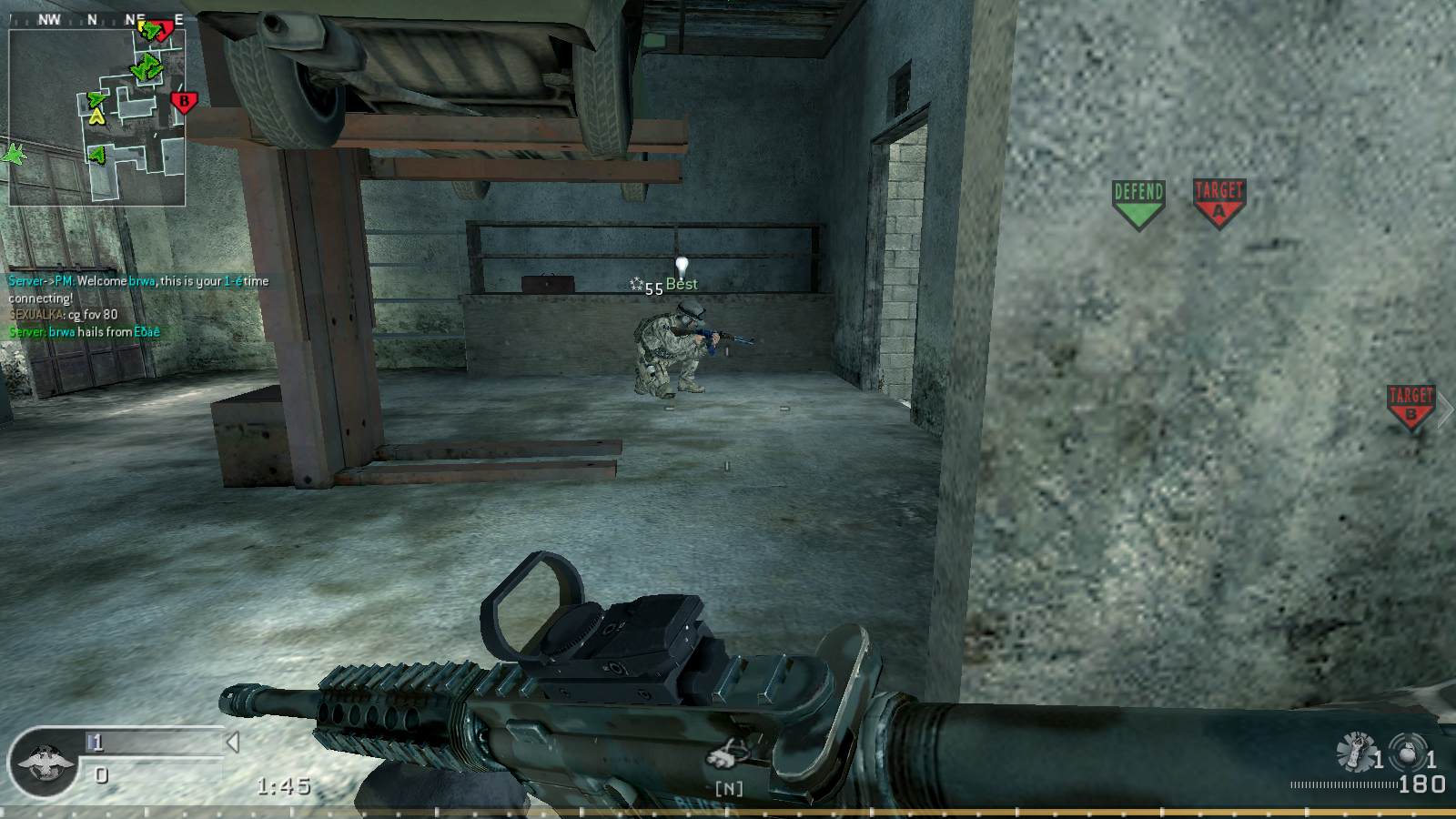This screenshot has width=1456, height=819.
Task: Click the yellow player arrow on the minimap
Action: pos(97,116)
